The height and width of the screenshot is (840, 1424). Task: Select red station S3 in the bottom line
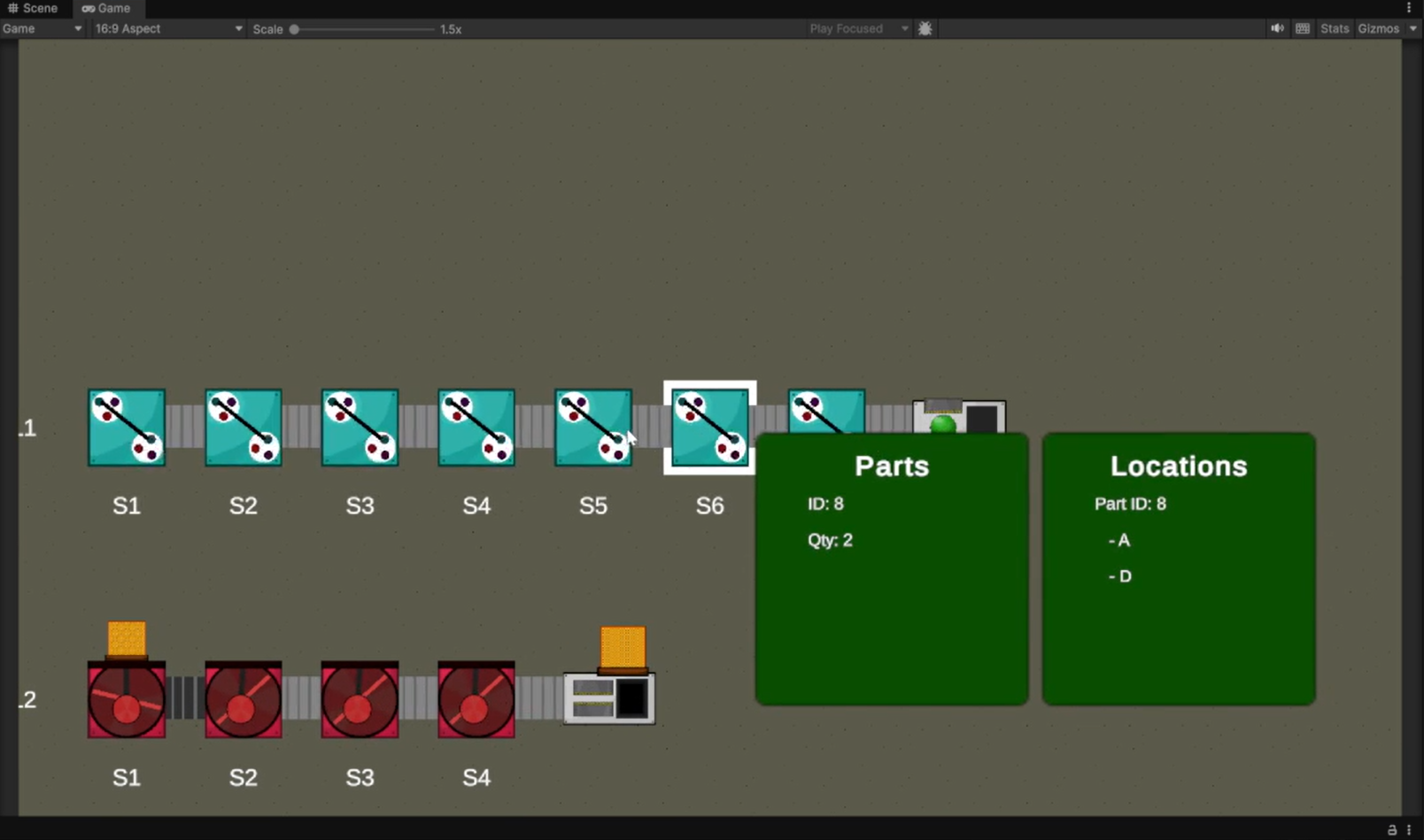pos(360,699)
